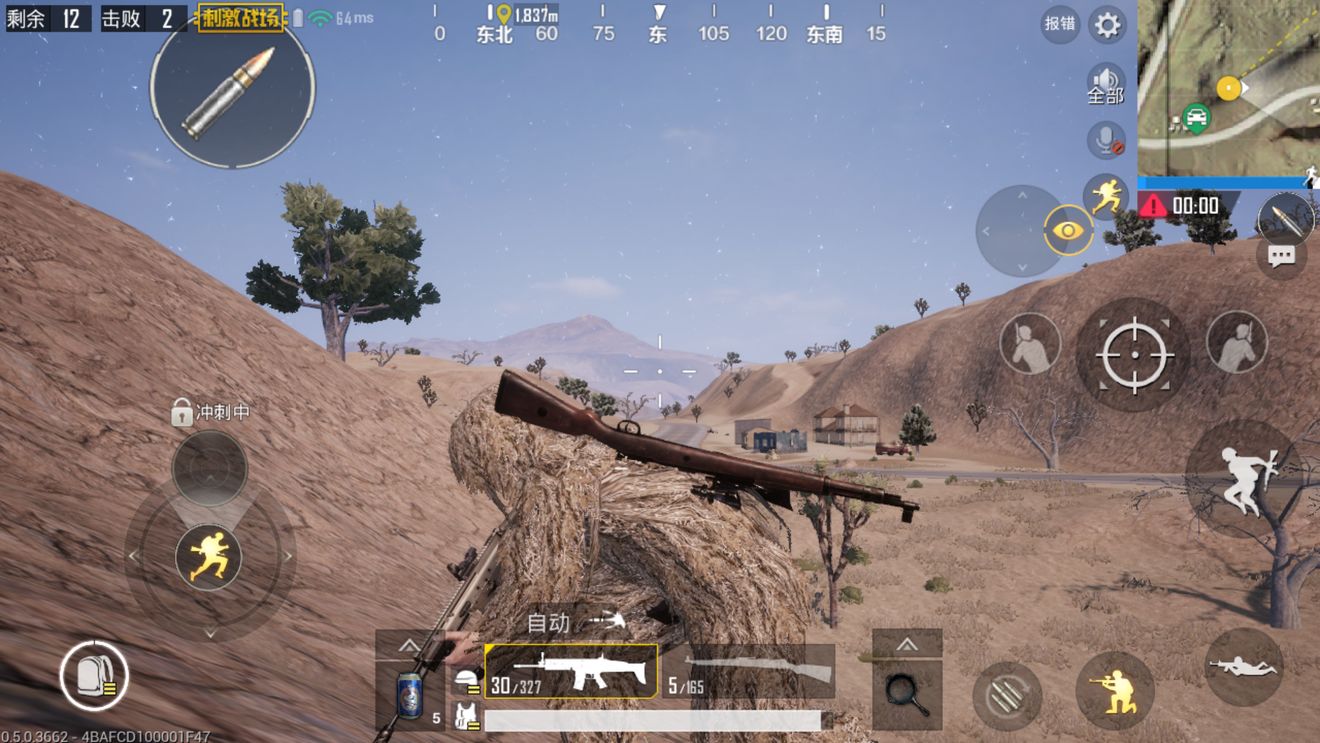
Task: Equip the frying pan melee slot
Action: [907, 690]
